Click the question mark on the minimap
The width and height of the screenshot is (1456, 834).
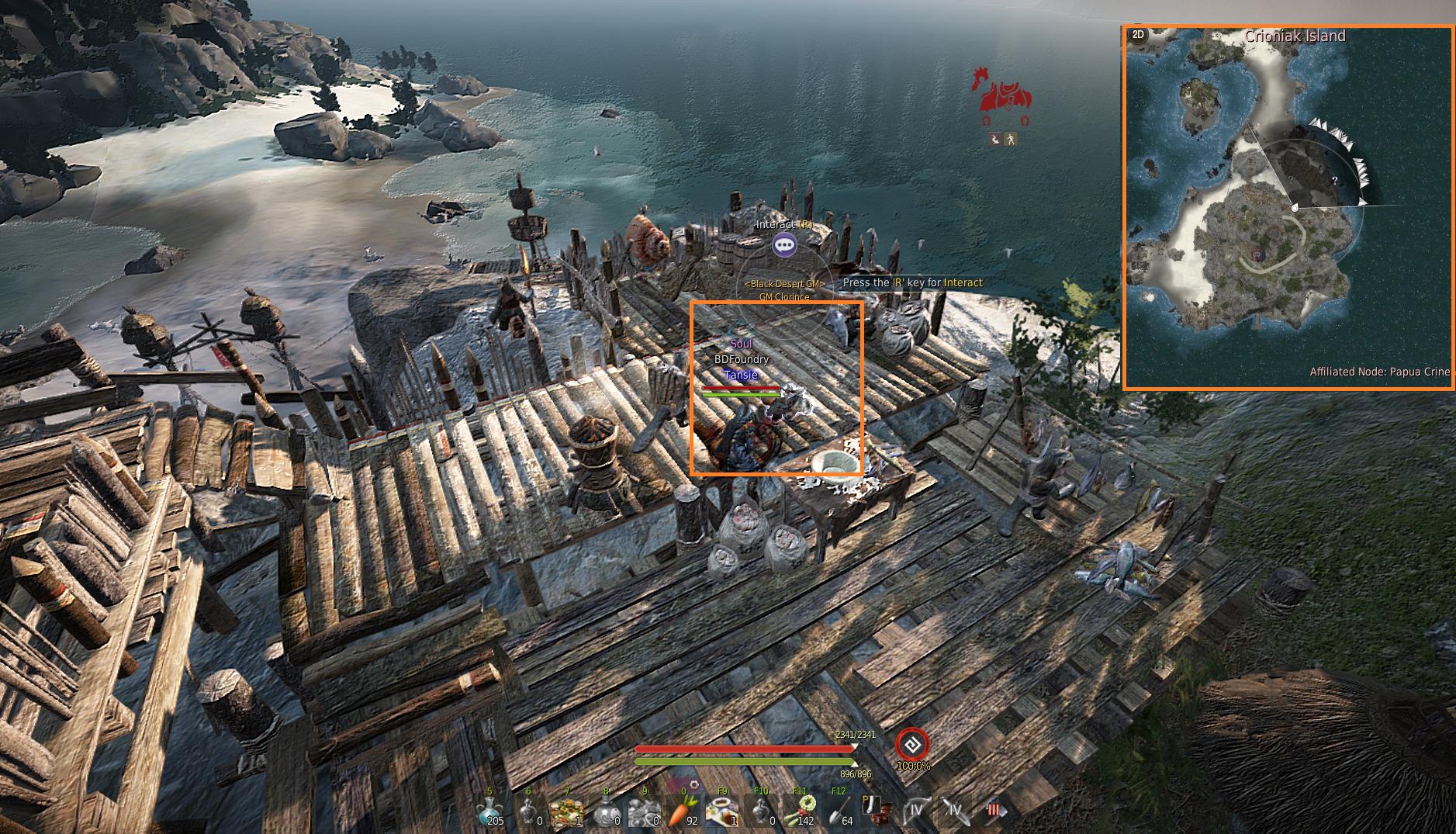tap(1334, 180)
